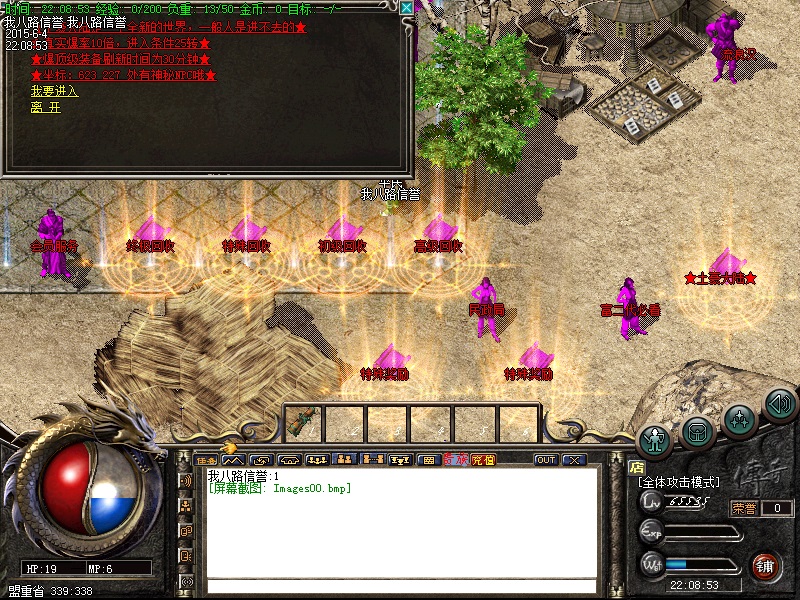The height and width of the screenshot is (600, 800).
Task: Choose the 我要进入 dialogue option
Action: (x=46, y=92)
